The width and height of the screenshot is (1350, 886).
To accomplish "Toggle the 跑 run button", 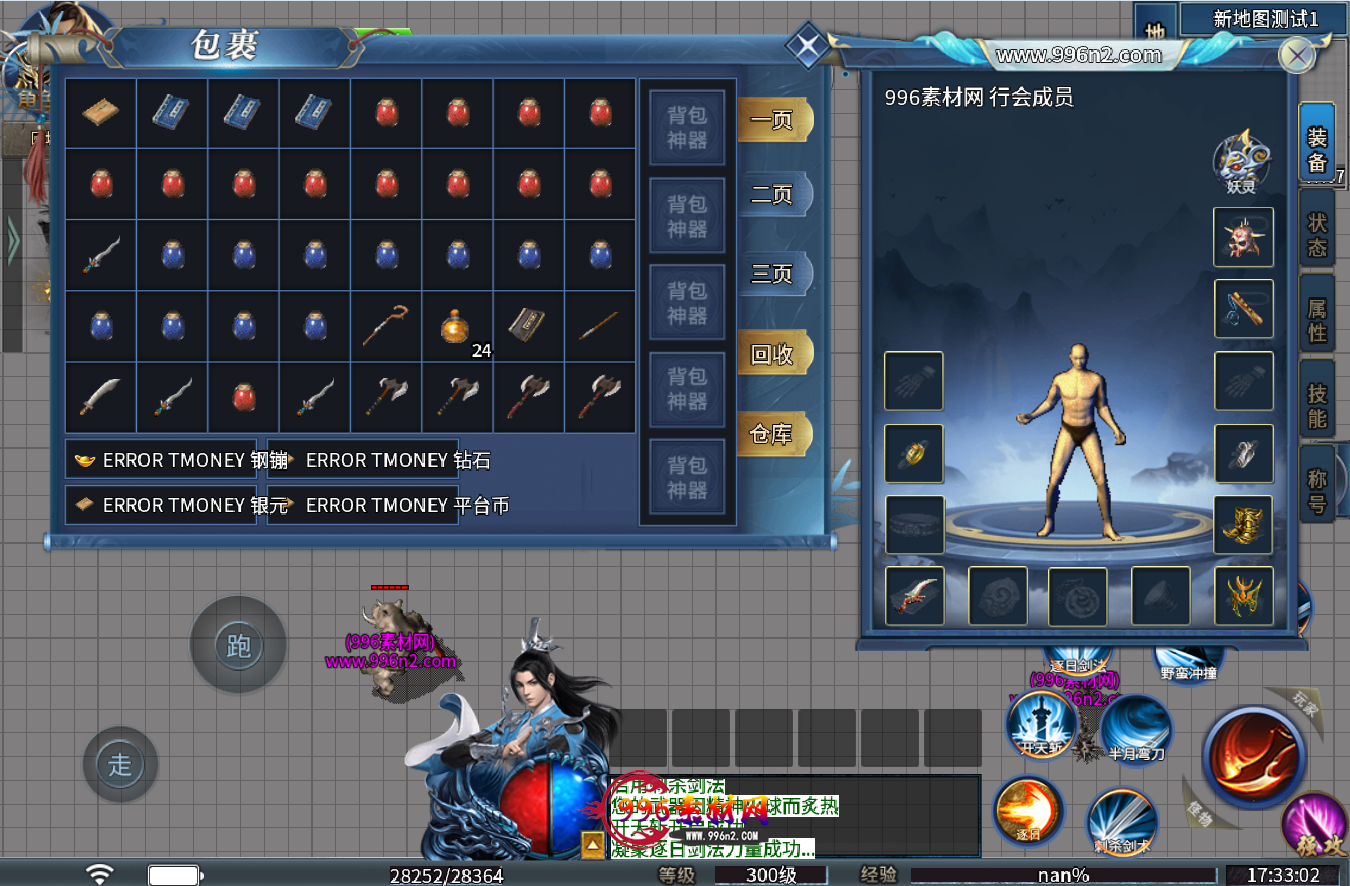I will click(238, 646).
